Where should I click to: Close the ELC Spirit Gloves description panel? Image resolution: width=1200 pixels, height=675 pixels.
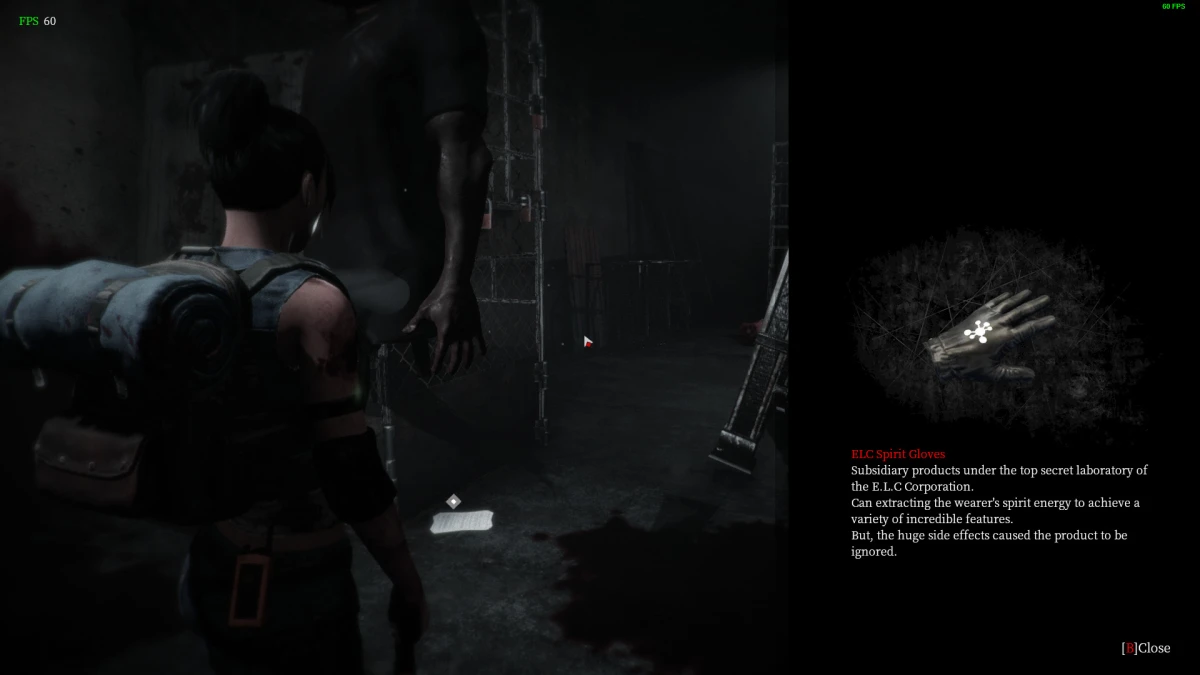click(1145, 648)
